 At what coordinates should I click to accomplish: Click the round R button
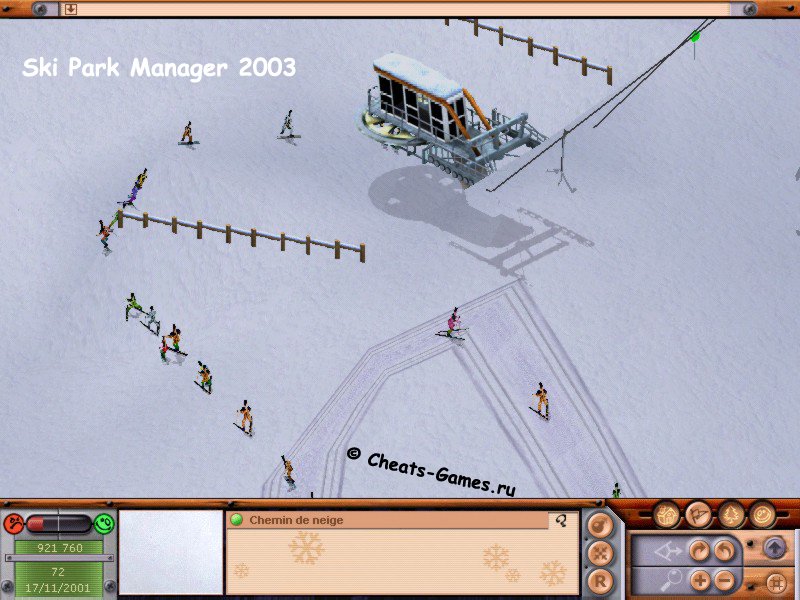(x=598, y=580)
